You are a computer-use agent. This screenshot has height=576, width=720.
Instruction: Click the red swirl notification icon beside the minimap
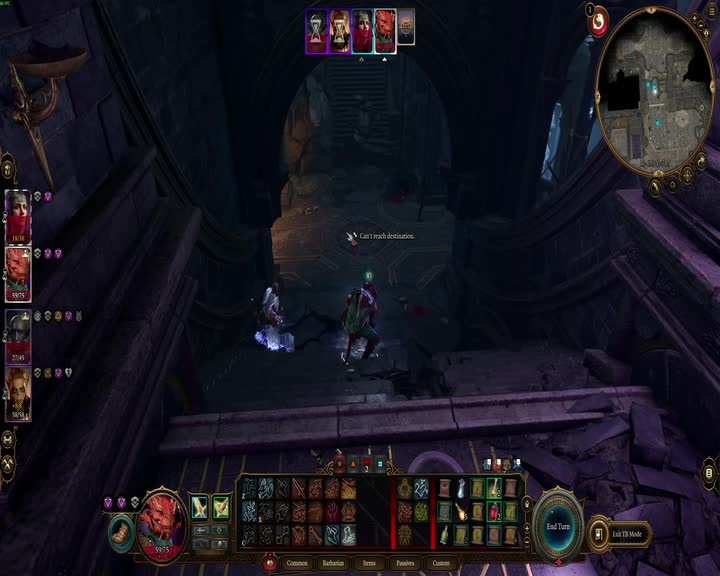click(599, 21)
